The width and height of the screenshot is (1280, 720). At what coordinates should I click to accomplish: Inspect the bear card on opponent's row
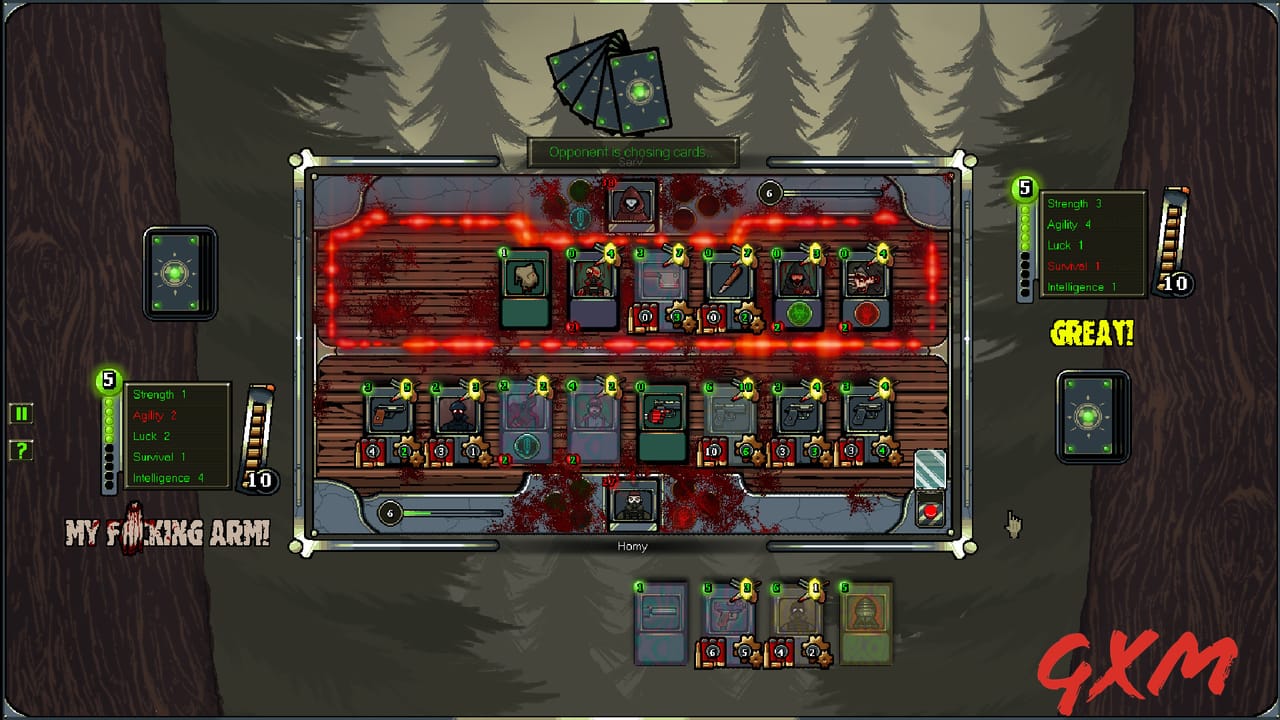(x=526, y=290)
